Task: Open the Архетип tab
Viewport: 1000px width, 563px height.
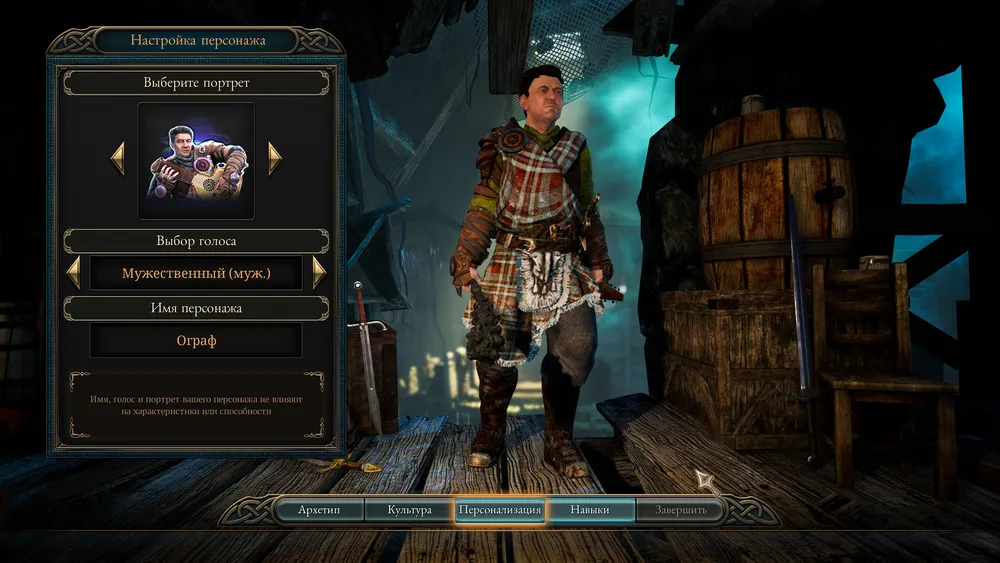Action: (319, 510)
